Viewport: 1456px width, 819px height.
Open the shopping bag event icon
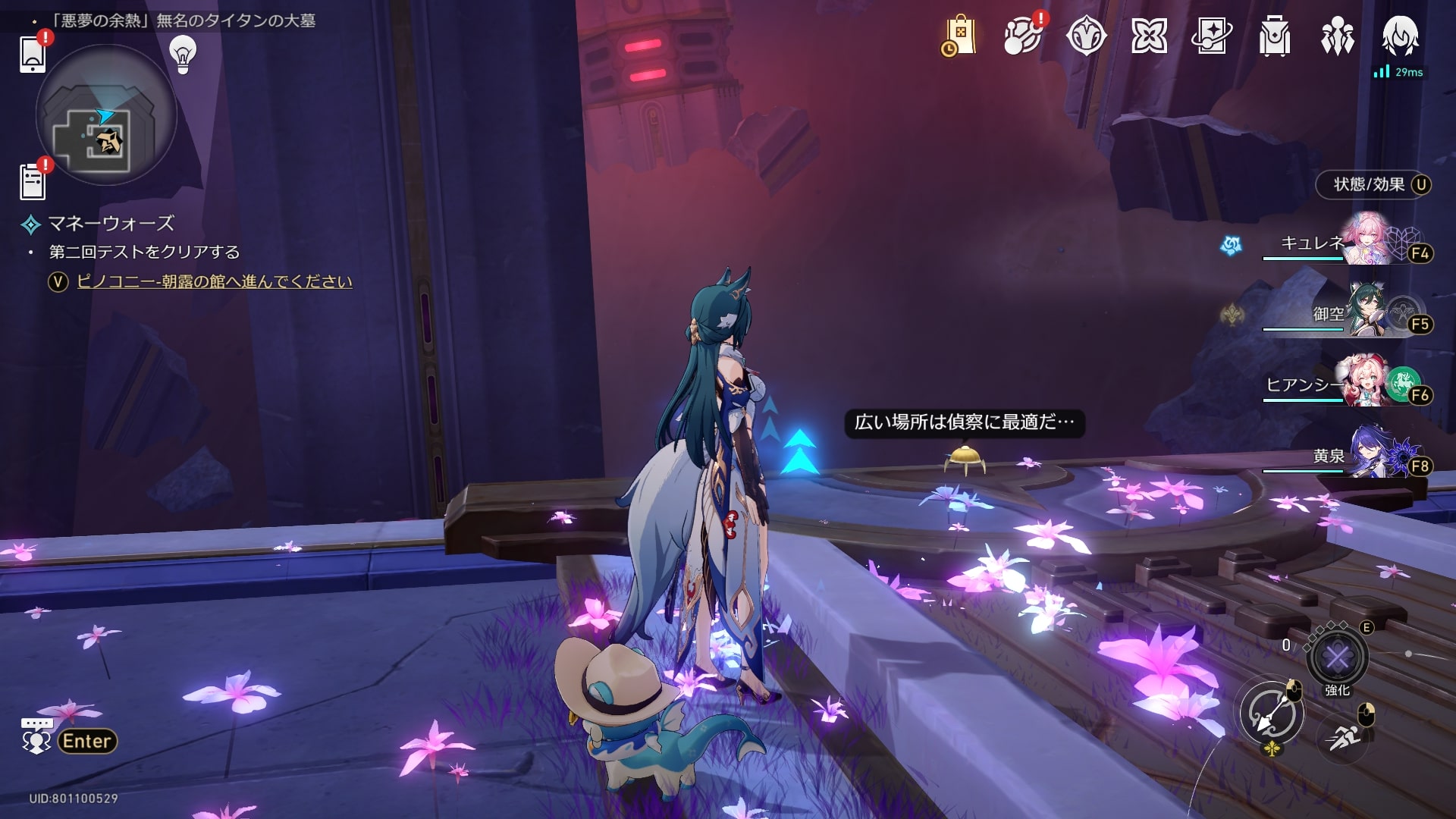[x=959, y=36]
